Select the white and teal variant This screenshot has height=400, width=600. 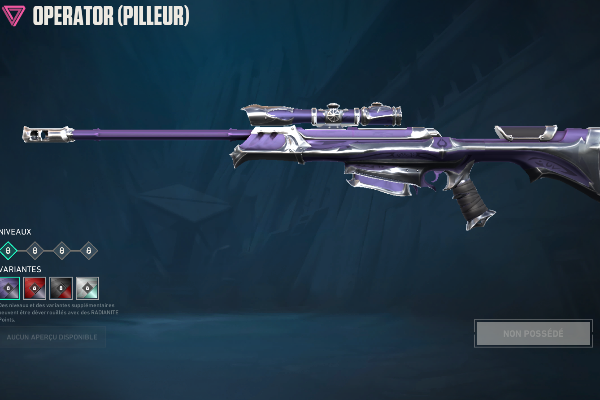(x=87, y=288)
